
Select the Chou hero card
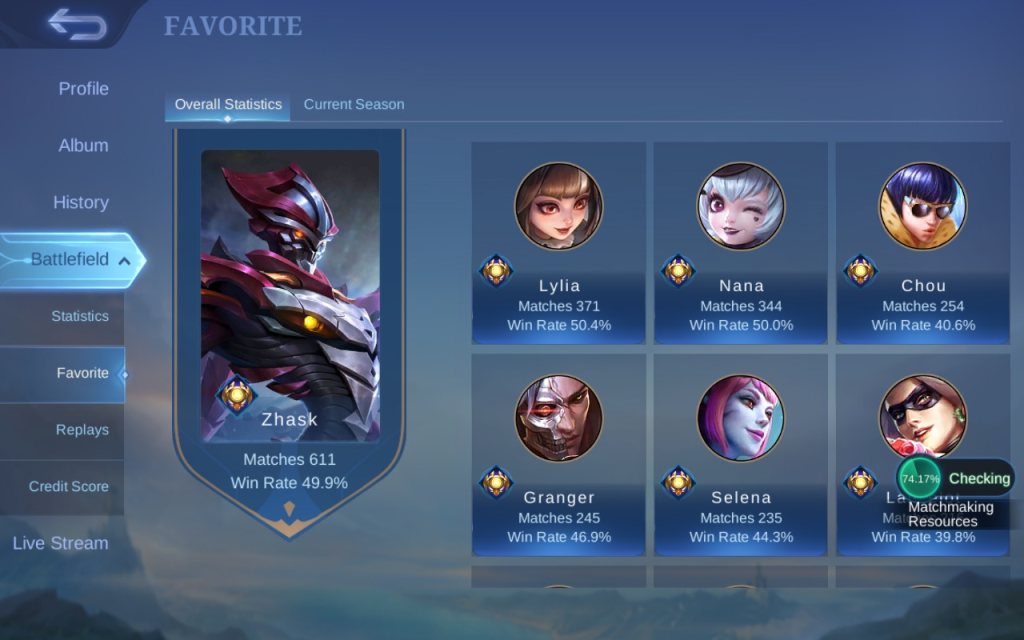pyautogui.click(x=923, y=243)
